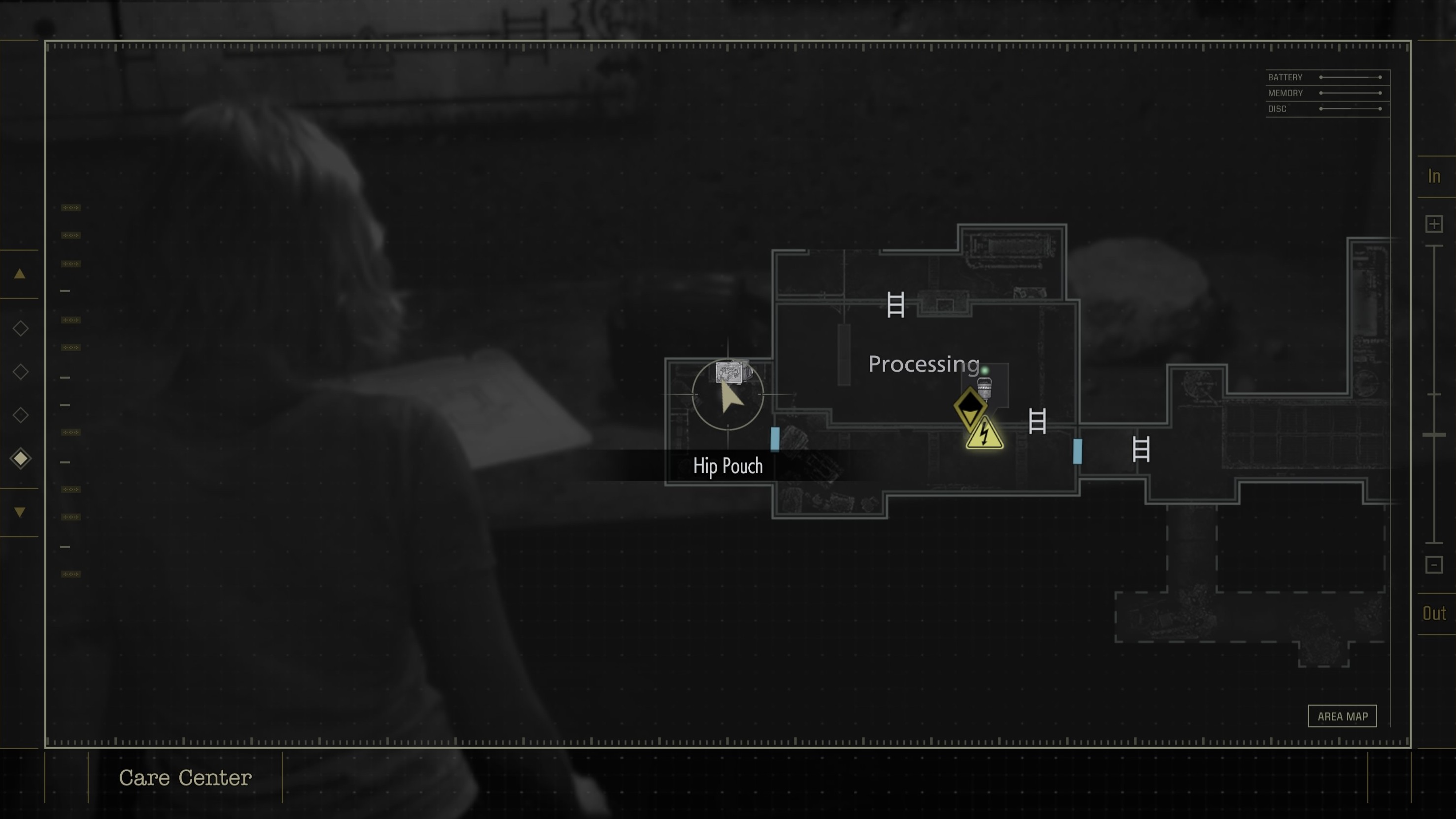The width and height of the screenshot is (1456, 819).
Task: Click the zoom-in plus icon on right panel
Action: pos(1434,223)
